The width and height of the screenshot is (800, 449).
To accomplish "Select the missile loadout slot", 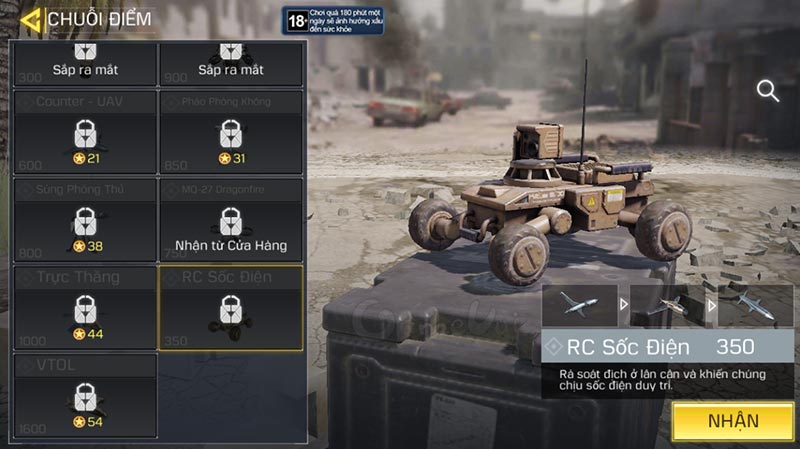I will [756, 305].
